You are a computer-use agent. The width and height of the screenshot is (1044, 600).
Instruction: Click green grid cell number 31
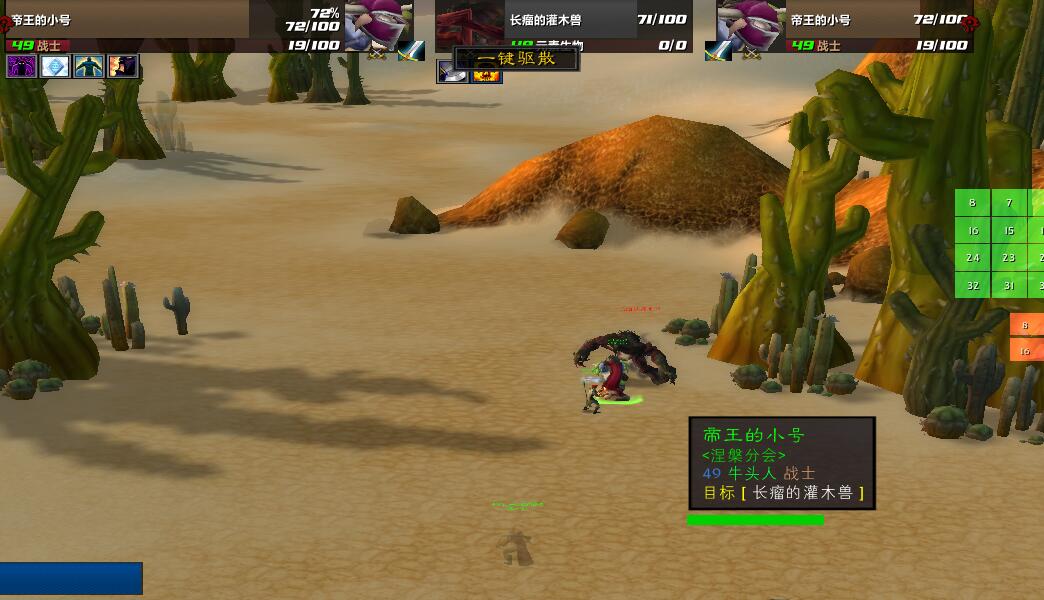[x=1008, y=286]
